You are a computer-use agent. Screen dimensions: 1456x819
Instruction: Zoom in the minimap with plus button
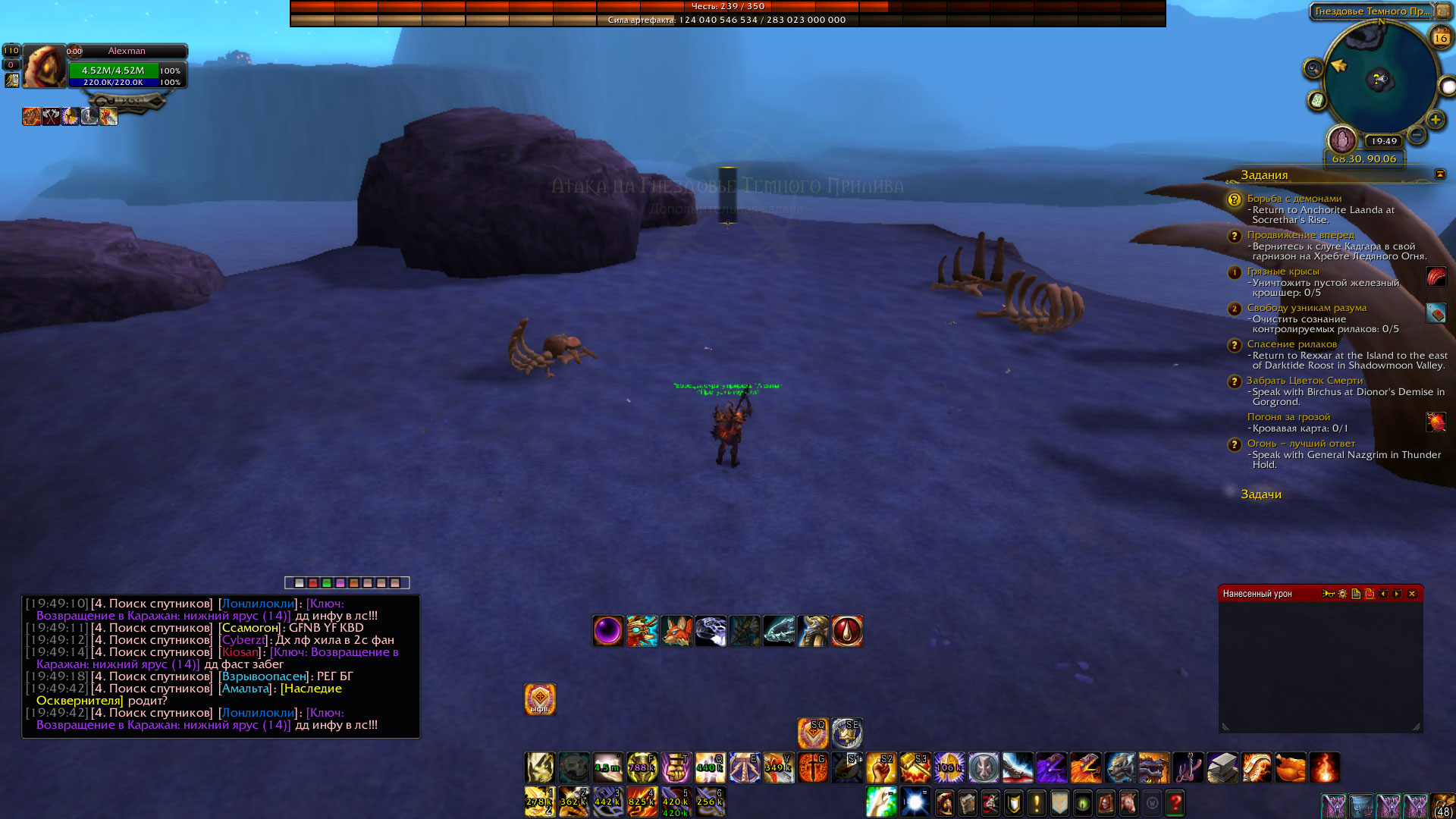pyautogui.click(x=1435, y=120)
